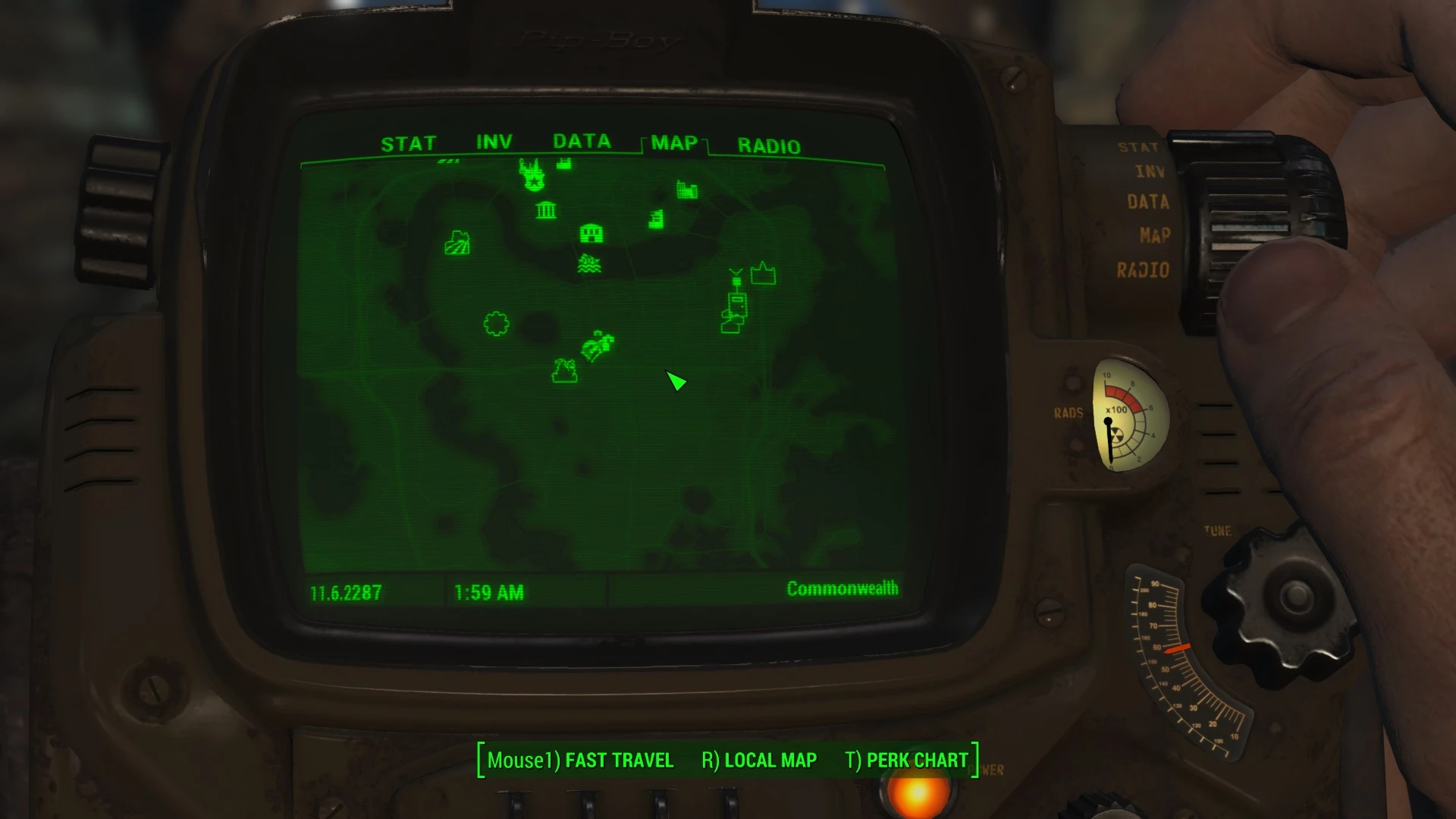Open the STAT tab
Image resolution: width=1456 pixels, height=819 pixels.
click(410, 143)
